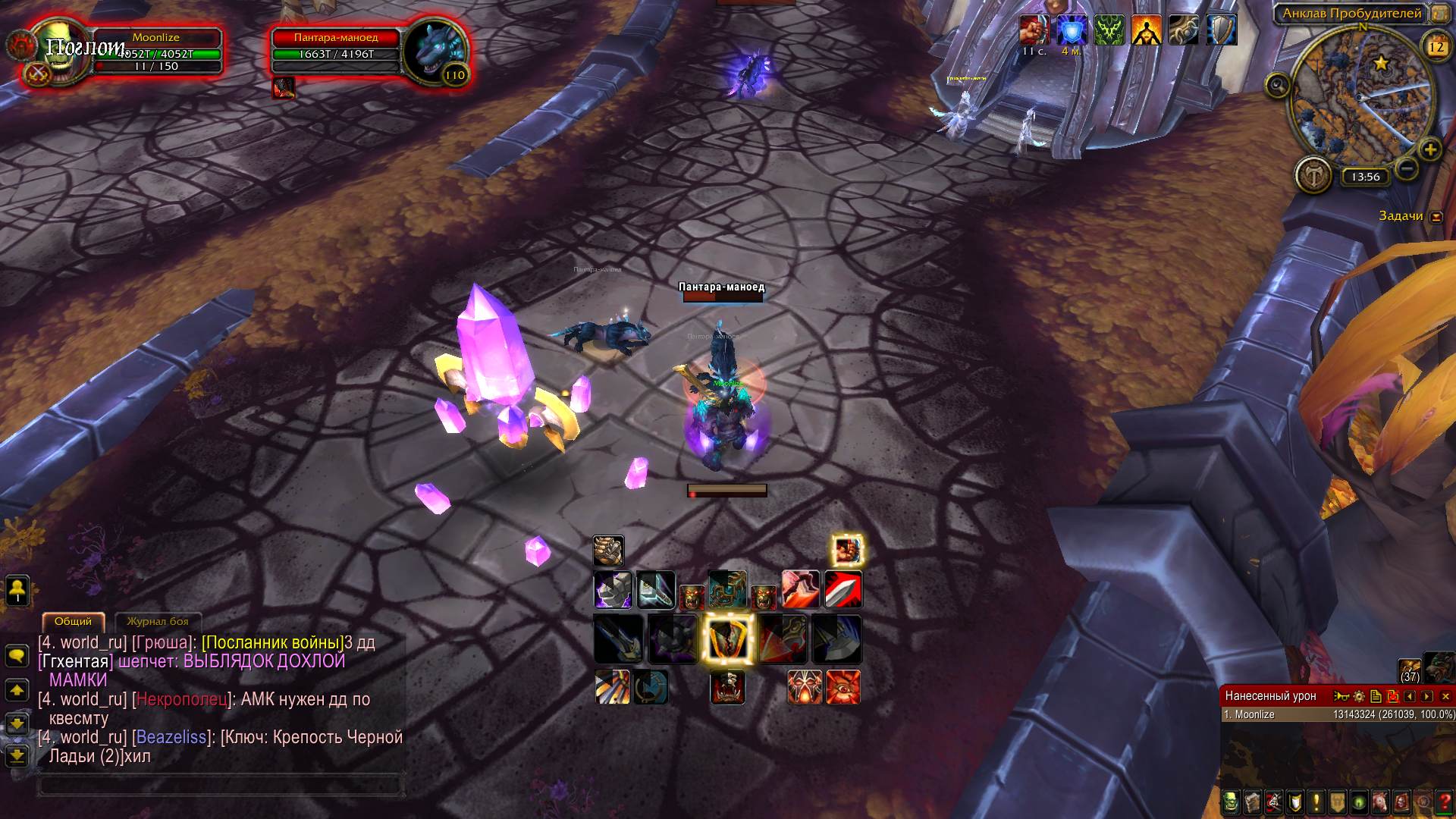1456x819 pixels.
Task: Open the red question mark help button
Action: coord(1445,802)
